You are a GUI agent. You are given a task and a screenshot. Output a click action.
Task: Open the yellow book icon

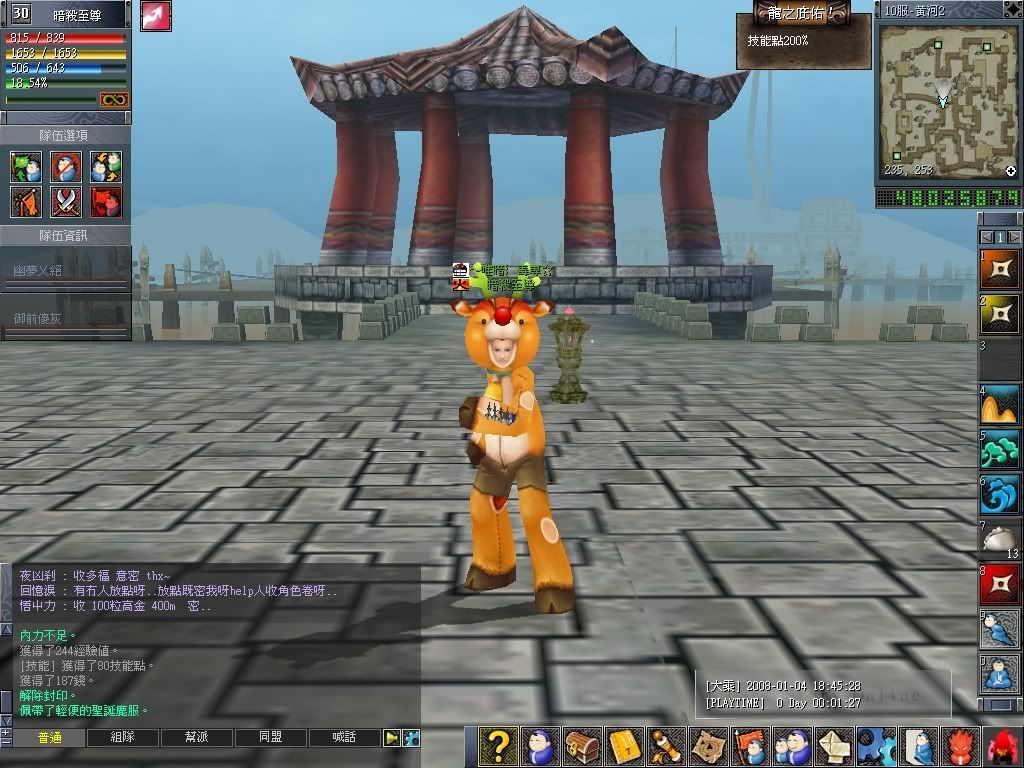pyautogui.click(x=624, y=746)
